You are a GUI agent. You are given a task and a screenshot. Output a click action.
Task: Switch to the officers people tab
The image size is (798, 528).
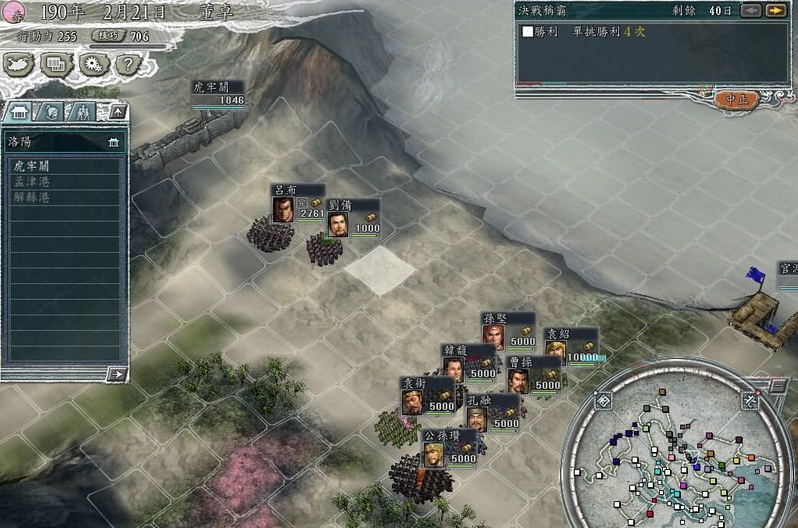coord(83,111)
